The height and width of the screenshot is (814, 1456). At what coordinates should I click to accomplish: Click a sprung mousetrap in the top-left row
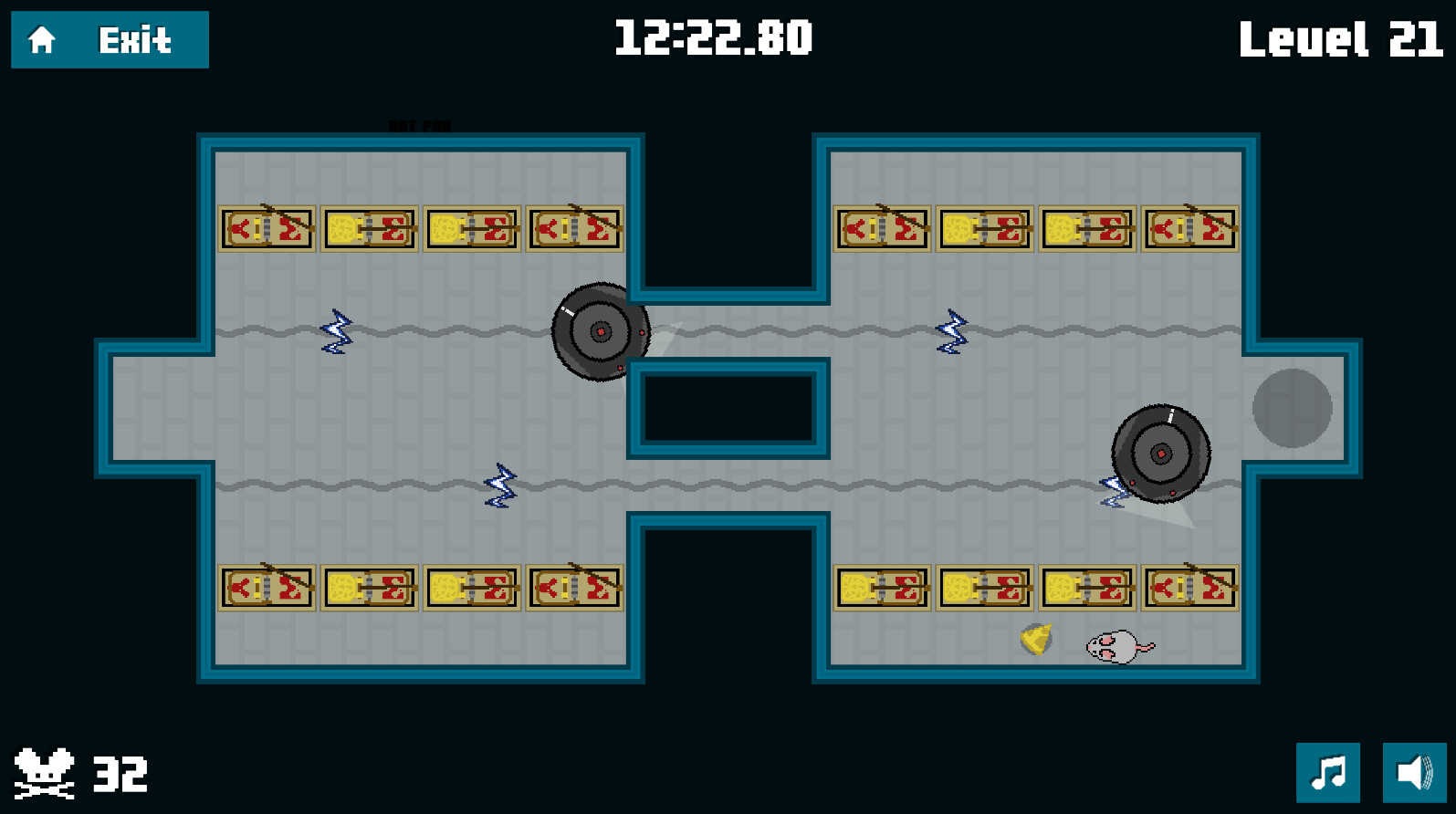pos(266,227)
